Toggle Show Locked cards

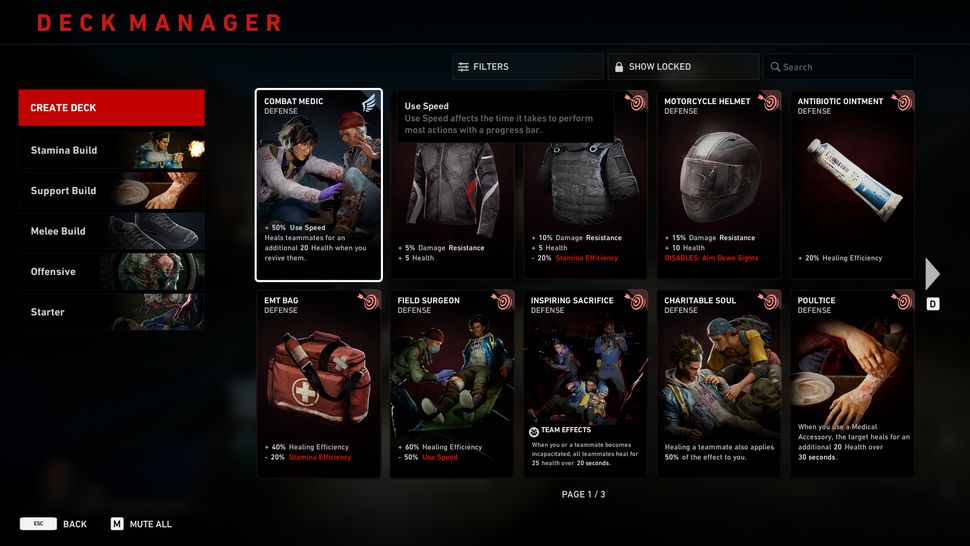click(682, 67)
